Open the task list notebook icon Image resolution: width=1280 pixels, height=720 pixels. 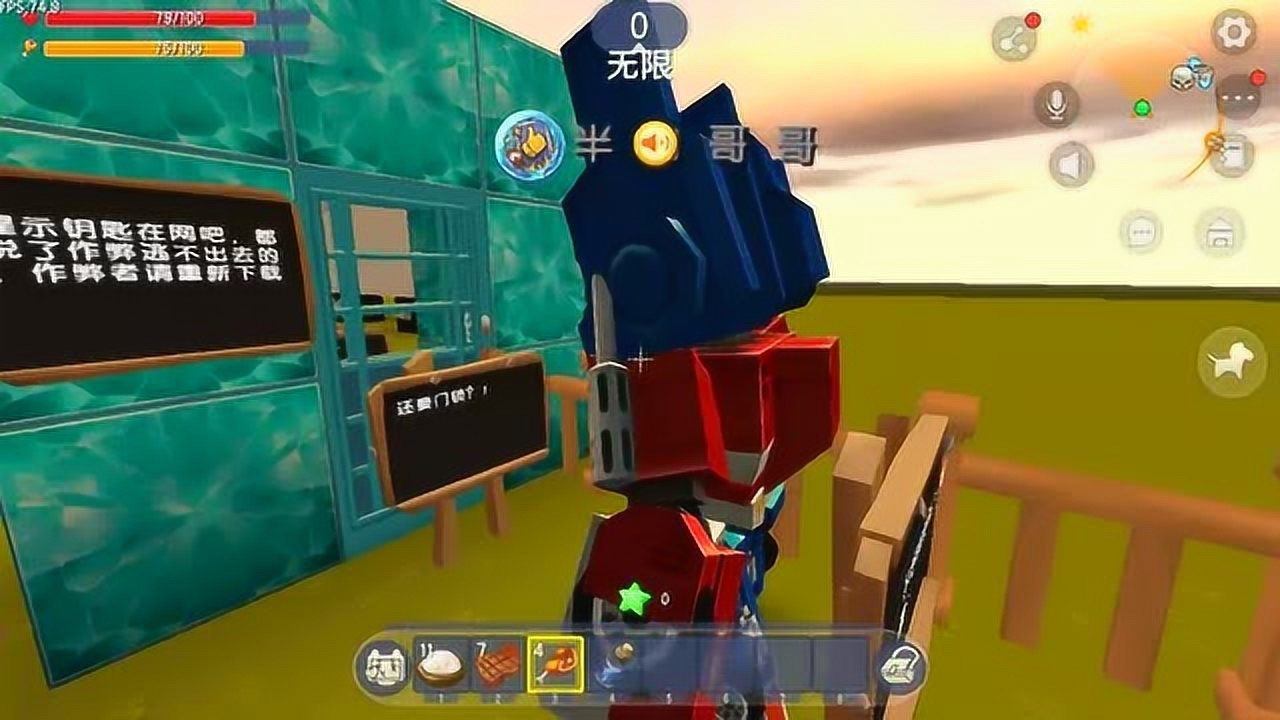click(1232, 157)
